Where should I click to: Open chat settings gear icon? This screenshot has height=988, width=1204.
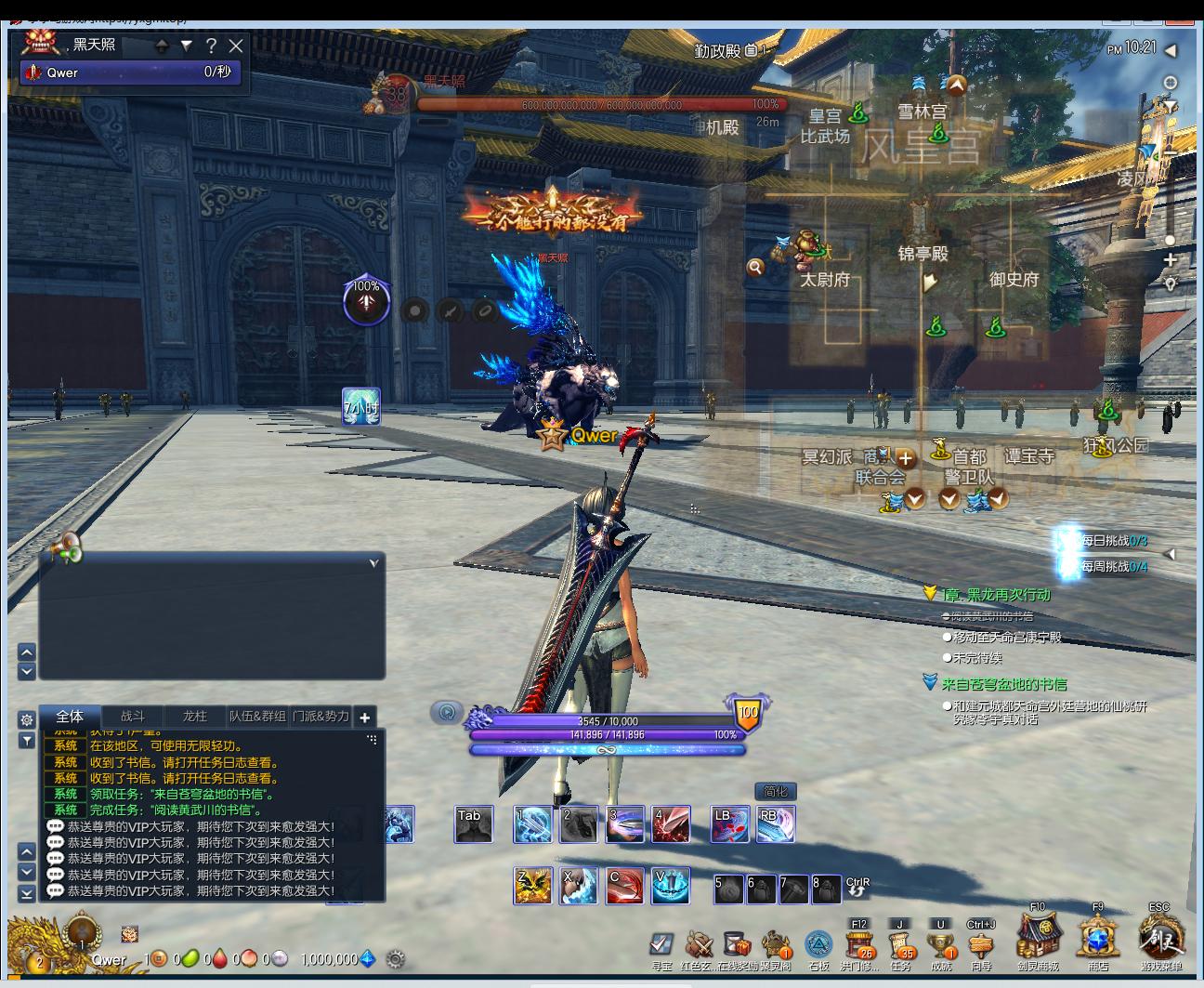[x=27, y=719]
